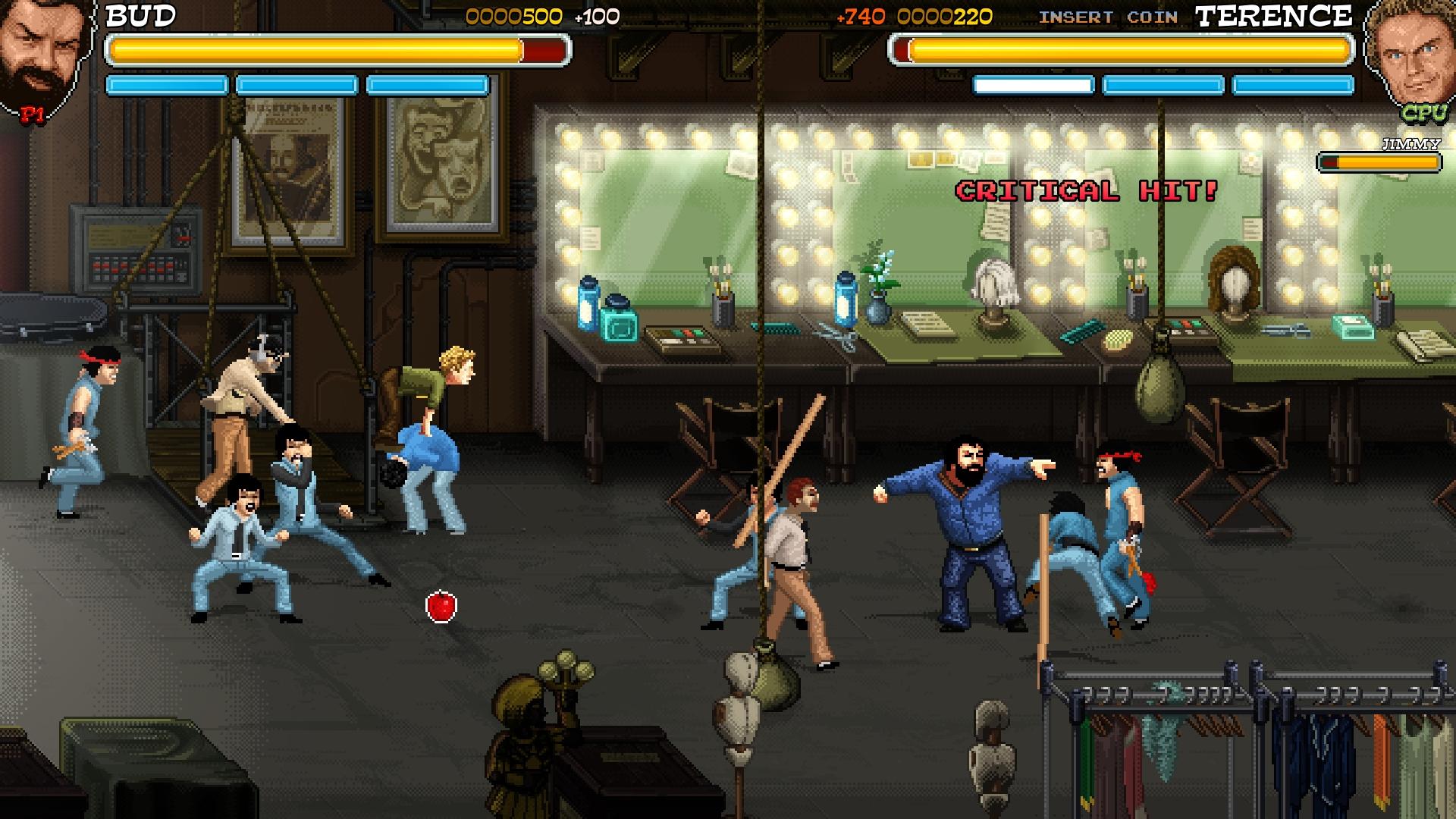This screenshot has width=1456, height=819.
Task: Select the INSERT COIN text
Action: point(1107,17)
